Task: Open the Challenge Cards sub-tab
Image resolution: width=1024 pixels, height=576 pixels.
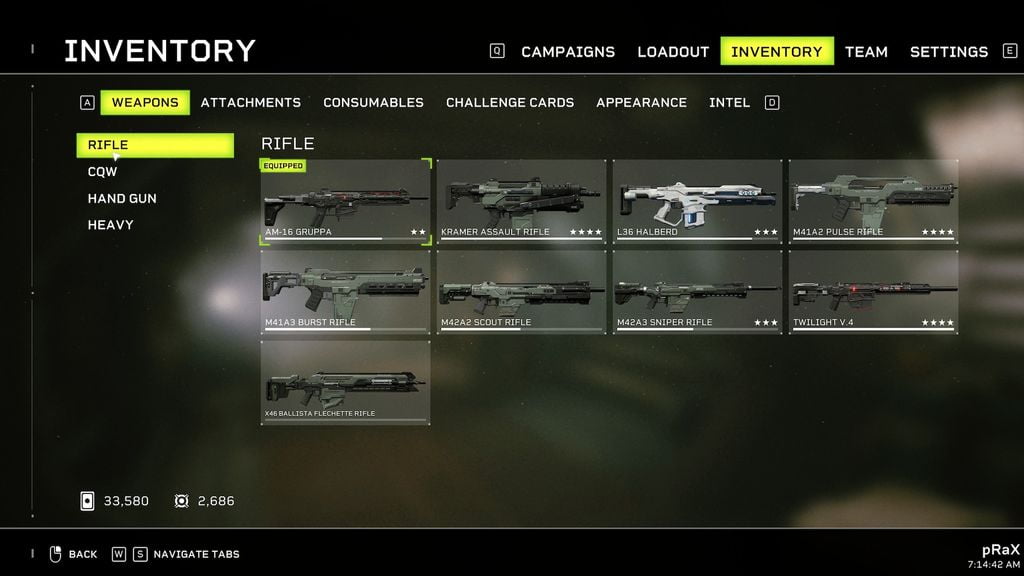Action: (x=510, y=102)
